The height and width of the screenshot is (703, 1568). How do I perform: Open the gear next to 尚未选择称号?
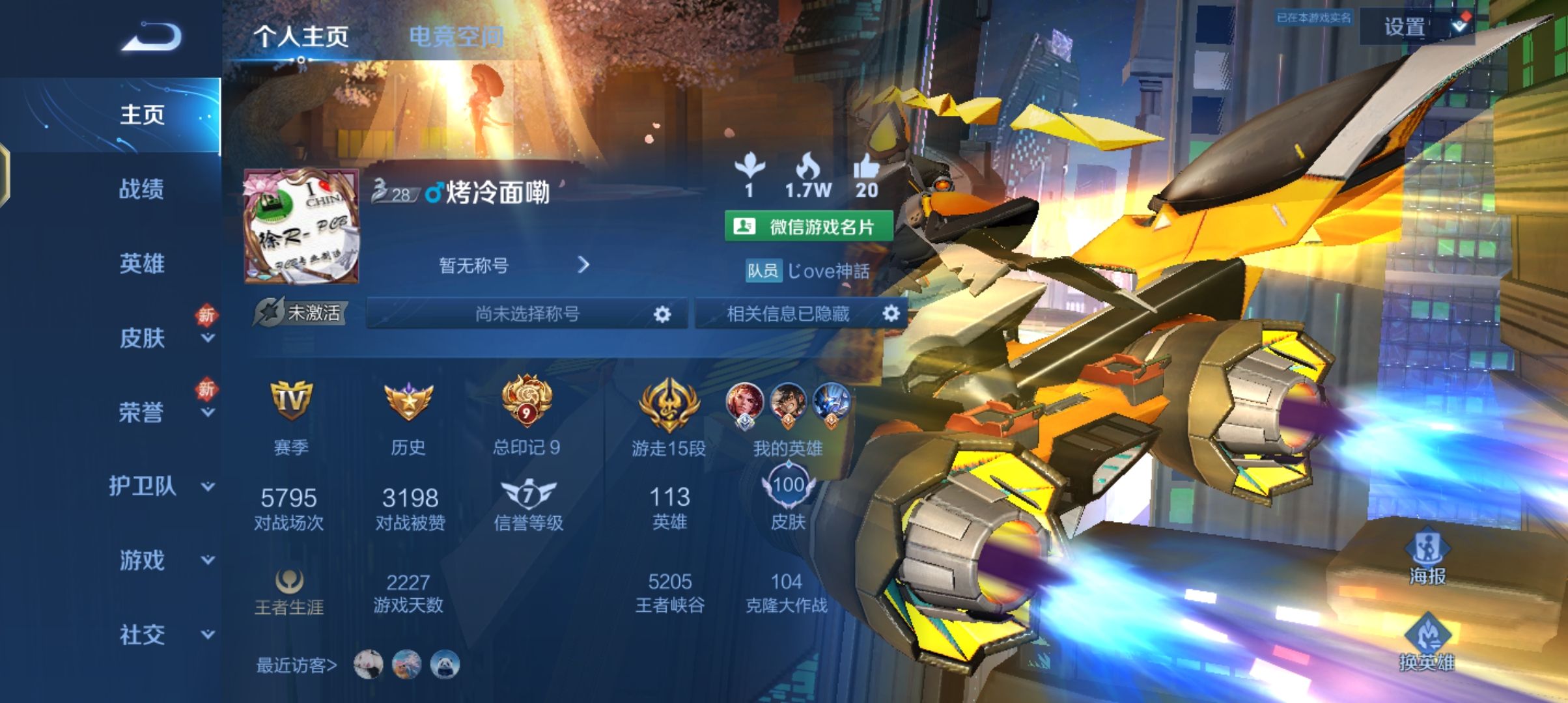click(663, 313)
